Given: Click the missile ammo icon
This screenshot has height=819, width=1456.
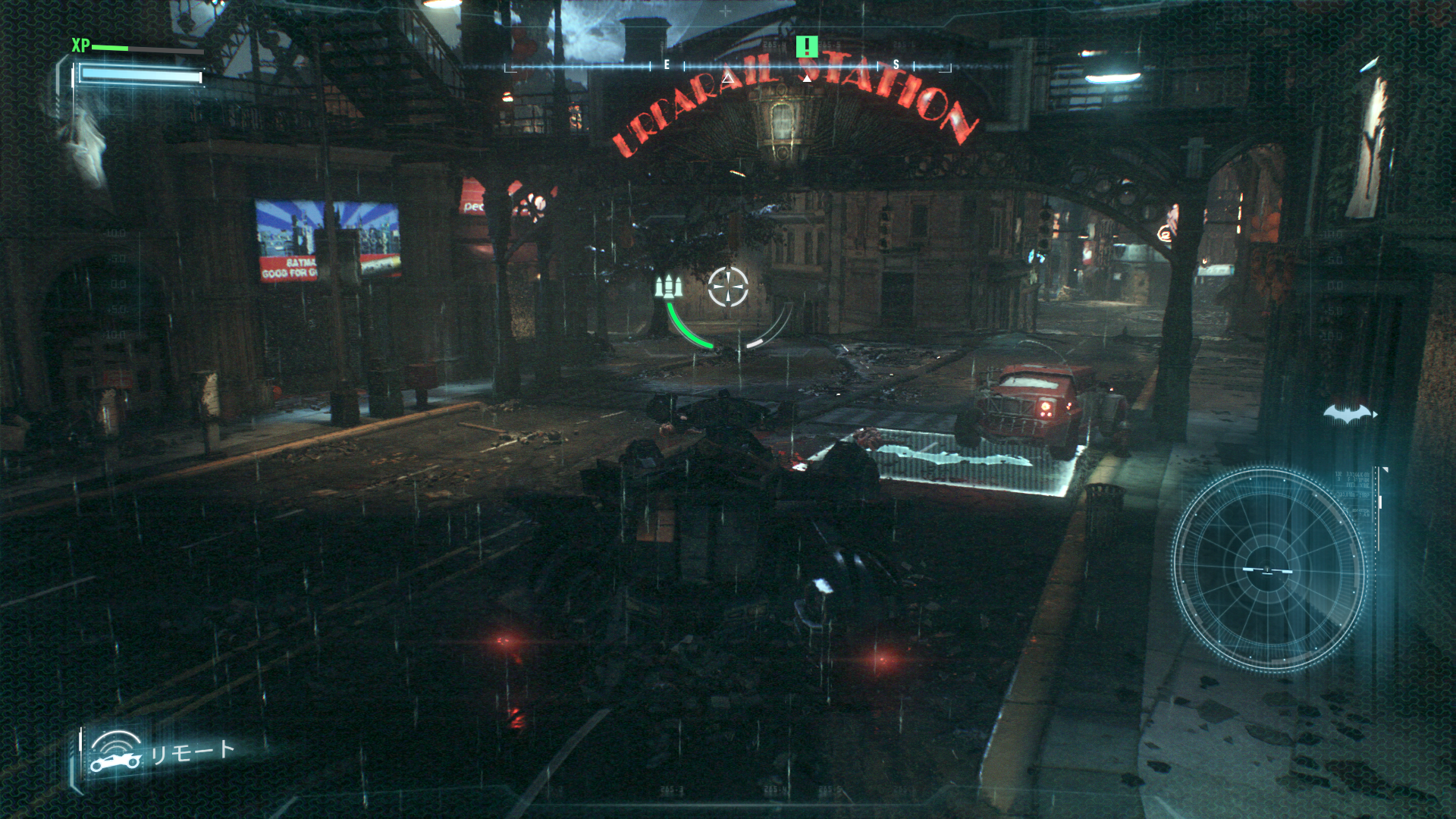Looking at the screenshot, I should pos(669,287).
